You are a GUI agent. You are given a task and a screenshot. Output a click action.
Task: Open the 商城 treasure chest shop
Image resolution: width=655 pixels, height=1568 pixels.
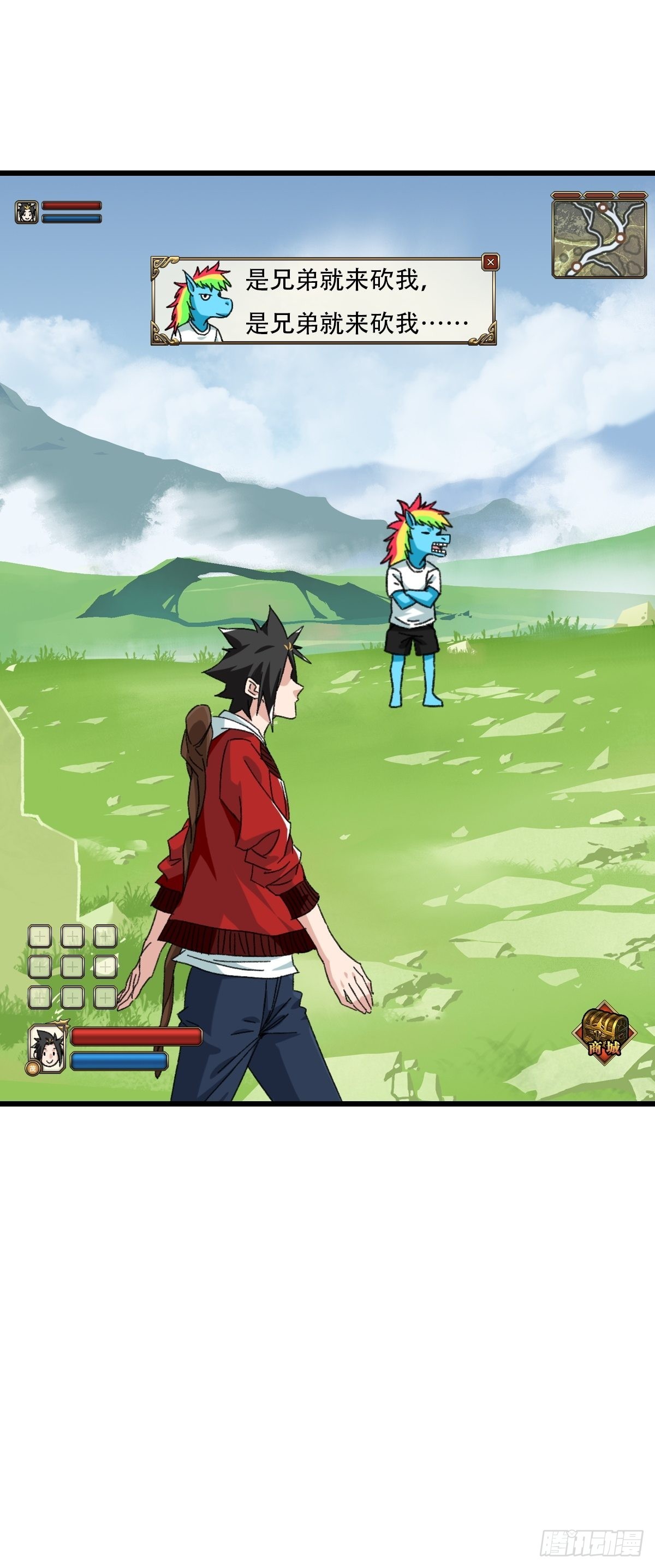point(604,1032)
